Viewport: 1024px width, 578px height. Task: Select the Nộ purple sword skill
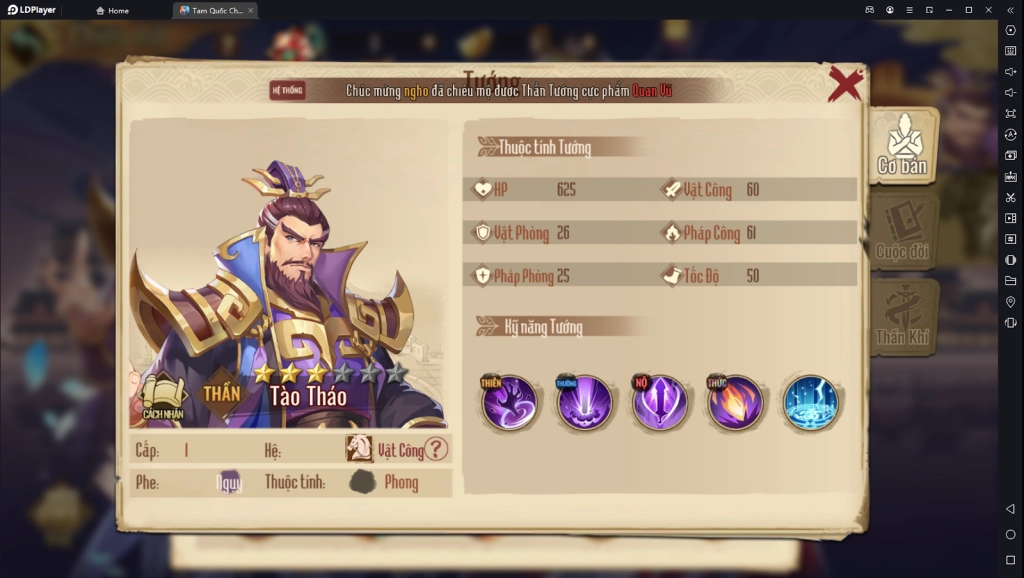click(x=660, y=403)
